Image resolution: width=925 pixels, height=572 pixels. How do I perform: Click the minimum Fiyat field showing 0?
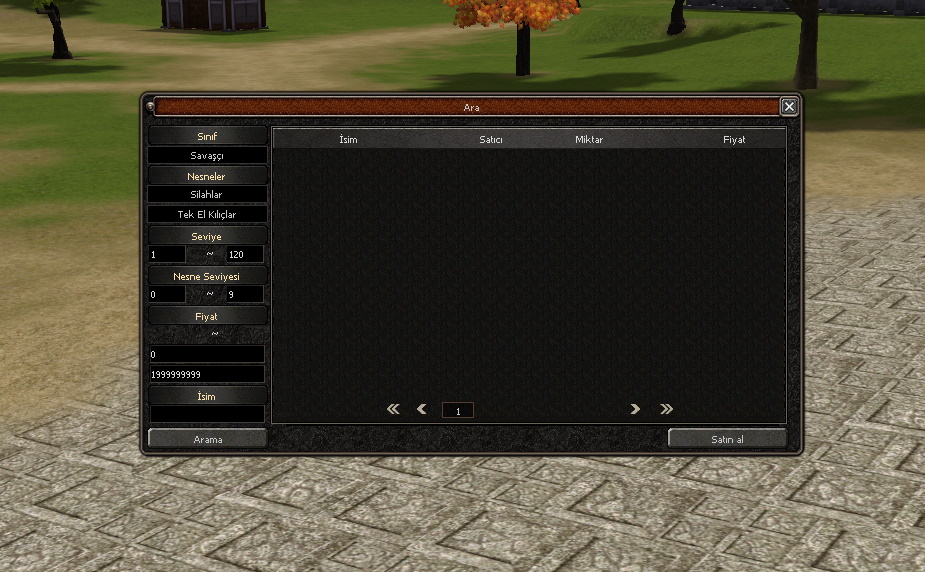pyautogui.click(x=207, y=355)
